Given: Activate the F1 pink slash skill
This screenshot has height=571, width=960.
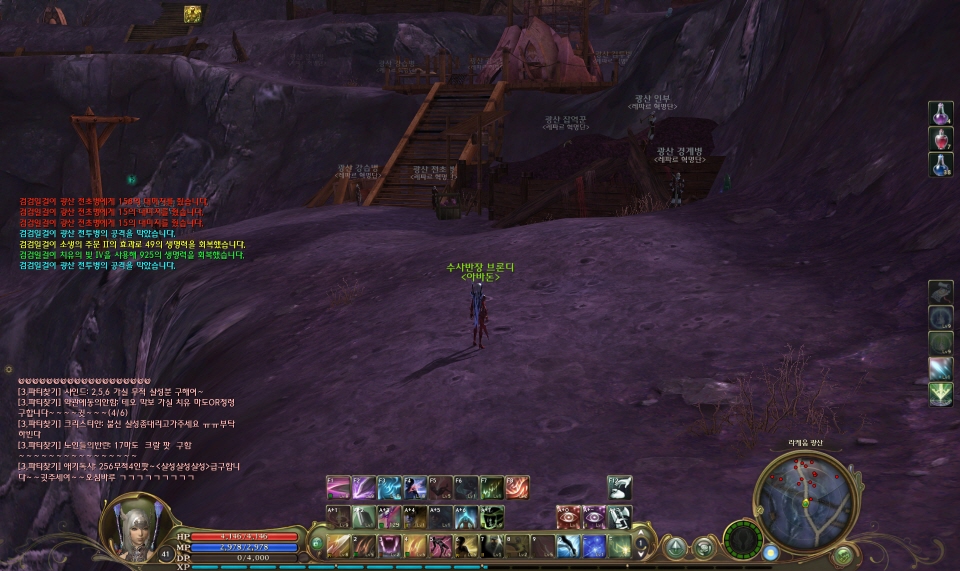Looking at the screenshot, I should (x=338, y=487).
